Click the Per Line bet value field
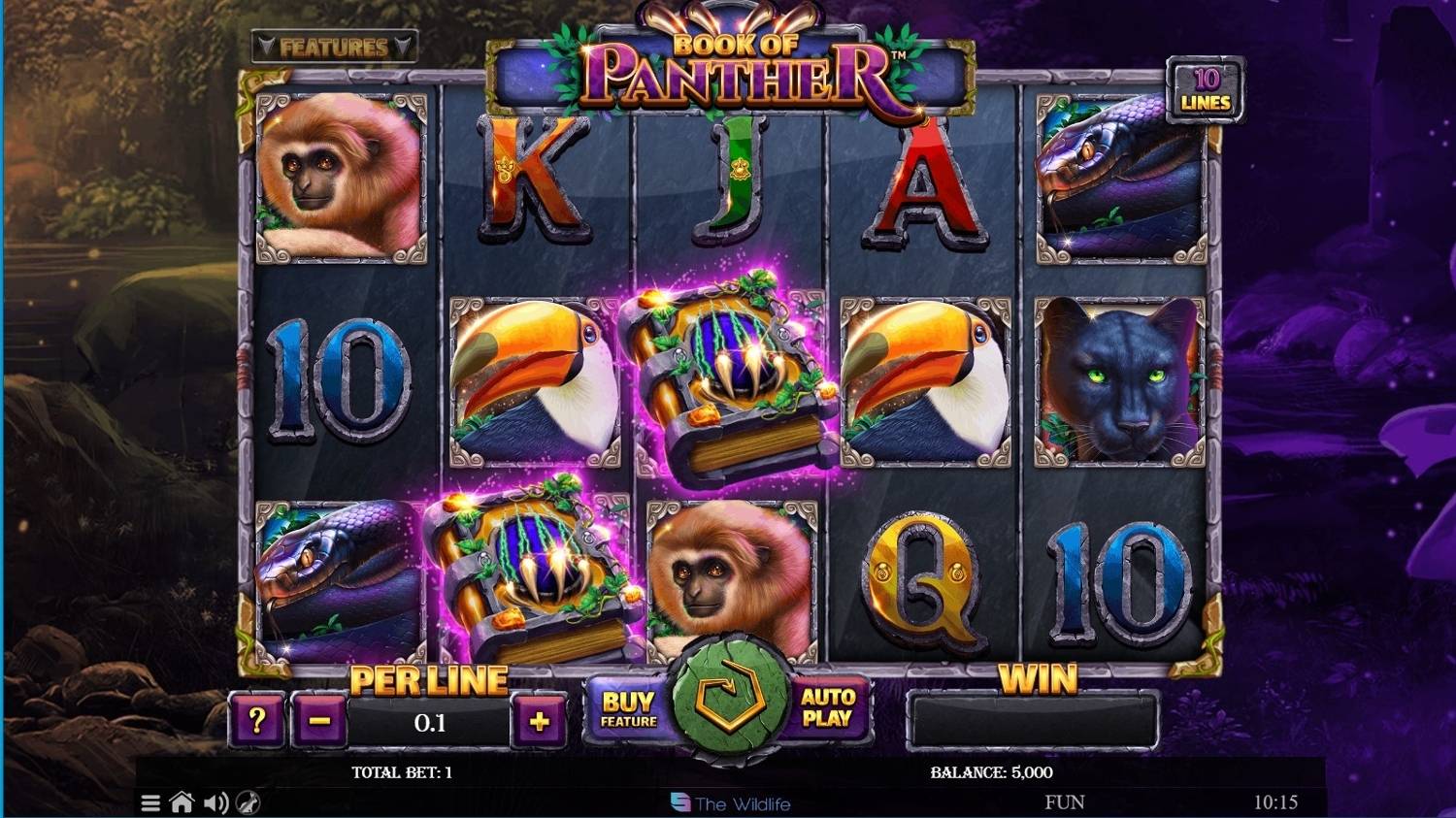The image size is (1456, 818). (428, 718)
